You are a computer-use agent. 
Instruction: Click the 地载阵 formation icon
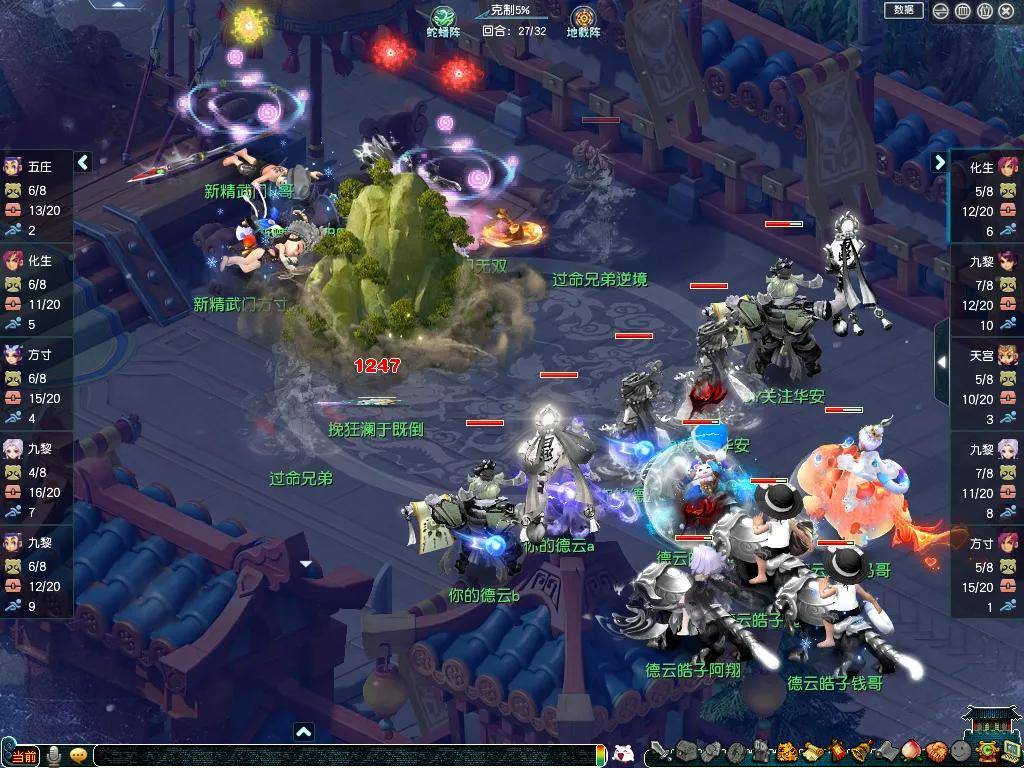click(x=584, y=20)
